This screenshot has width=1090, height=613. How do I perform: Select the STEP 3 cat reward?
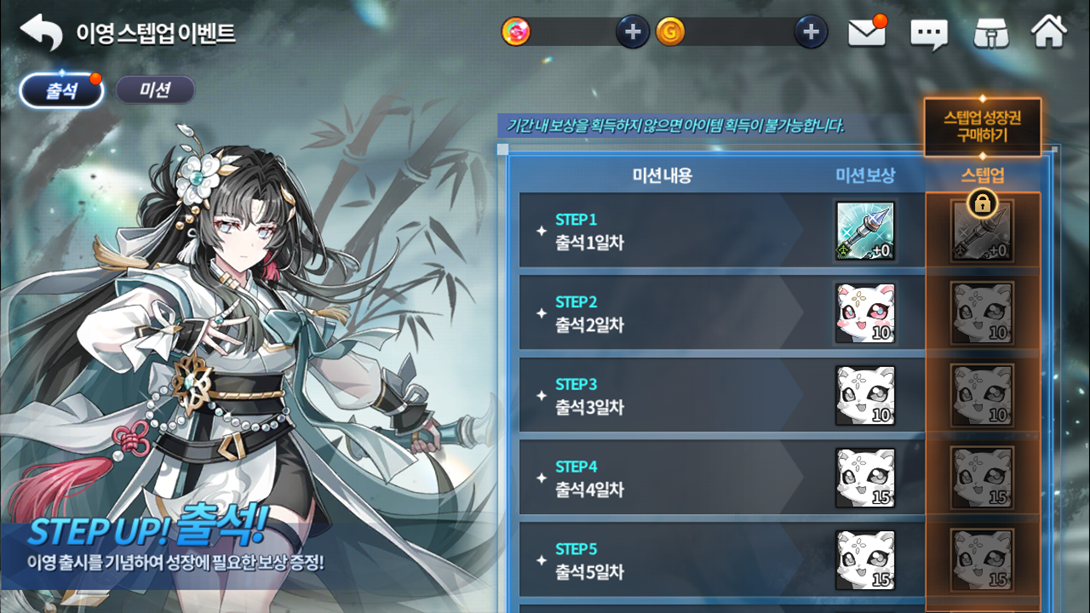865,395
